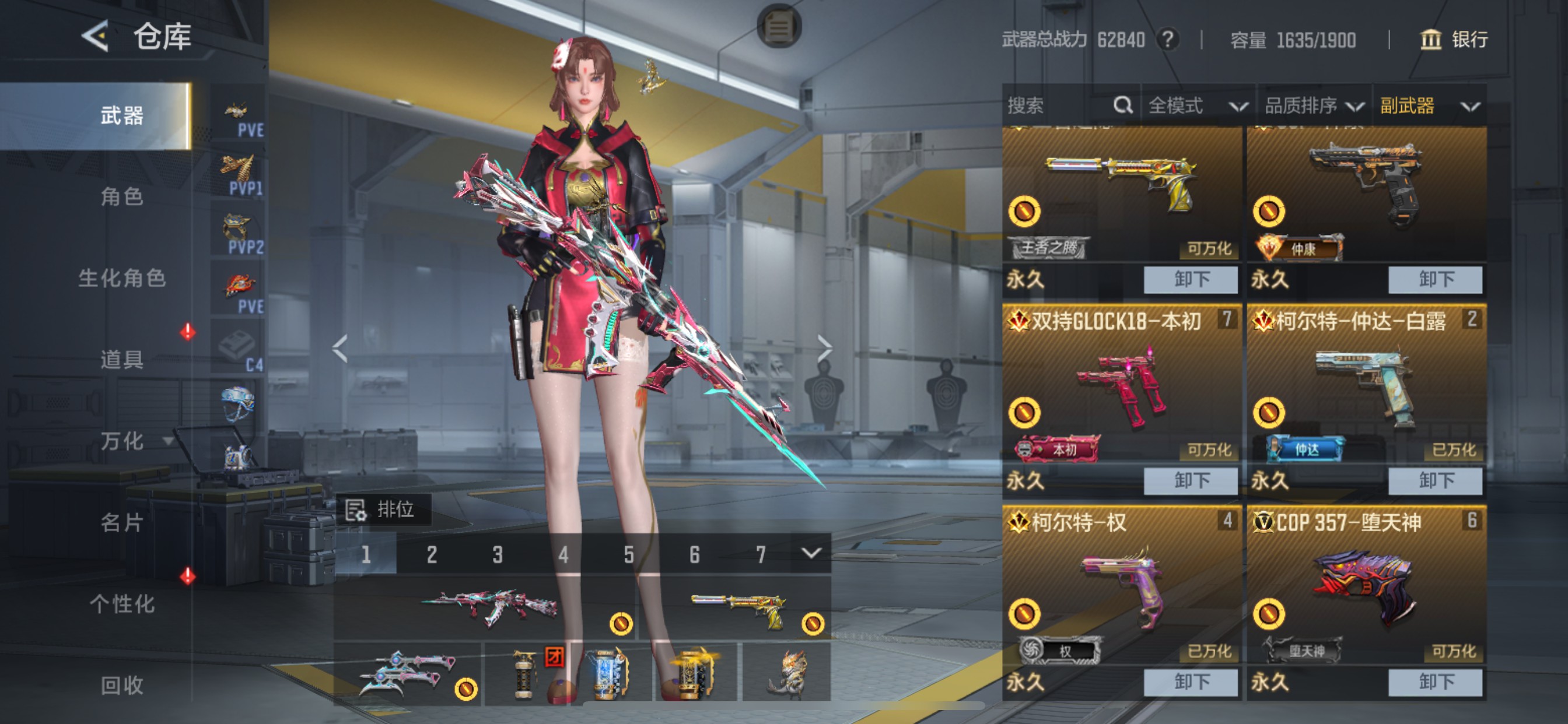Click the 搜索 search field
This screenshot has height=724, width=1568.
[x=1059, y=106]
